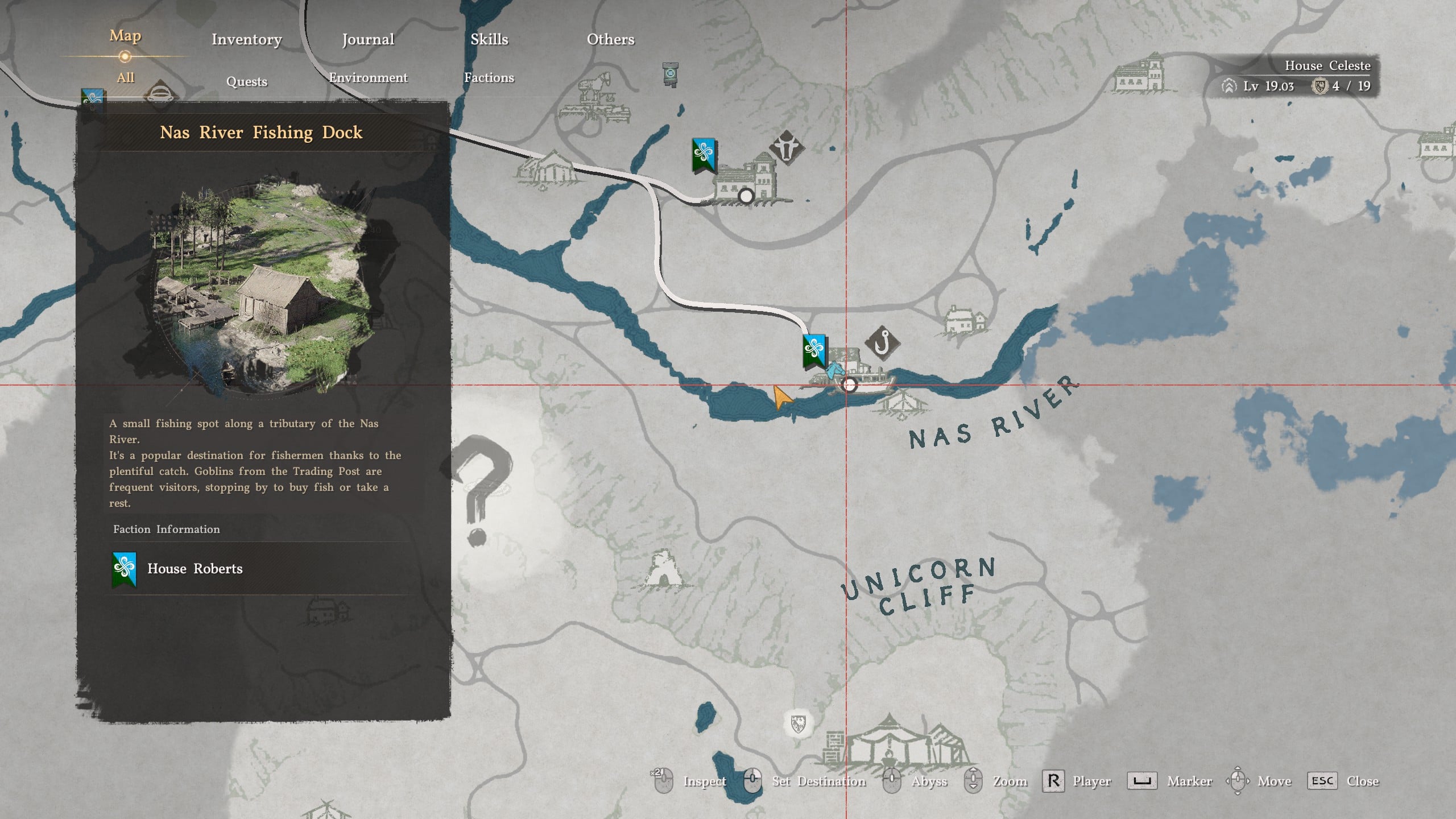Select the Skills tab

489,39
